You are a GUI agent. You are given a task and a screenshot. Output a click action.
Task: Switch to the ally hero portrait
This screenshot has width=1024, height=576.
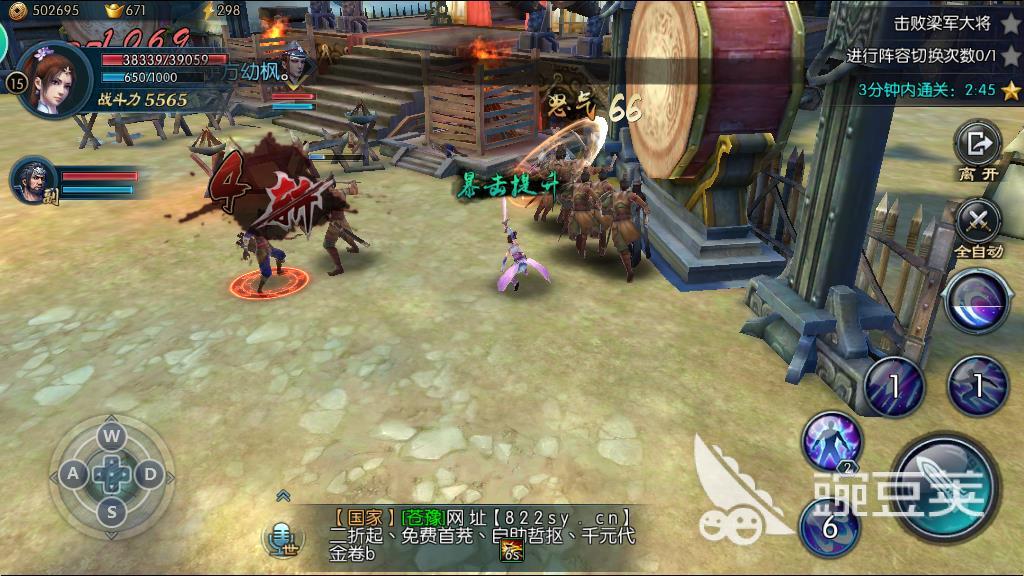[x=32, y=180]
